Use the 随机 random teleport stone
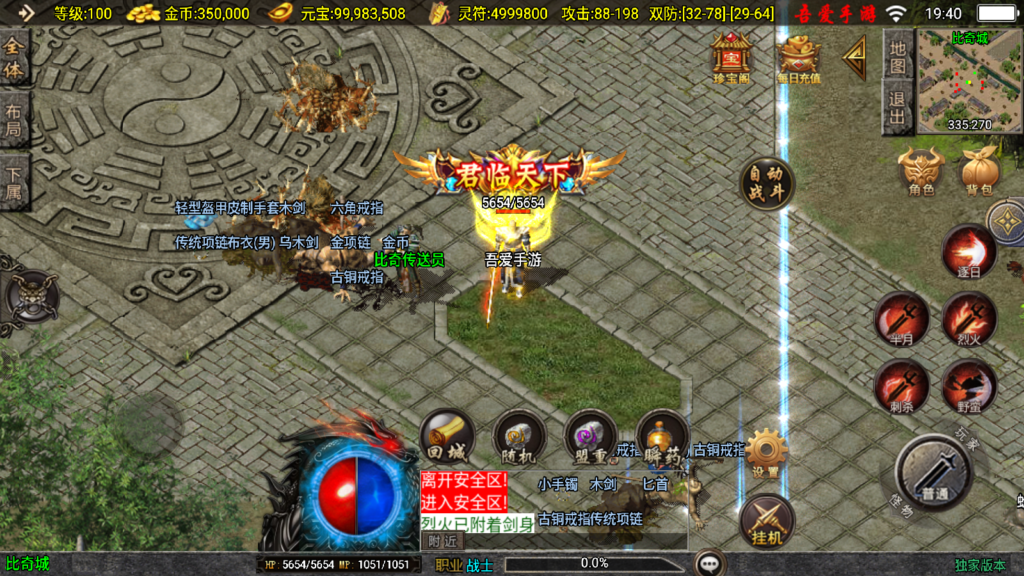 pyautogui.click(x=519, y=437)
